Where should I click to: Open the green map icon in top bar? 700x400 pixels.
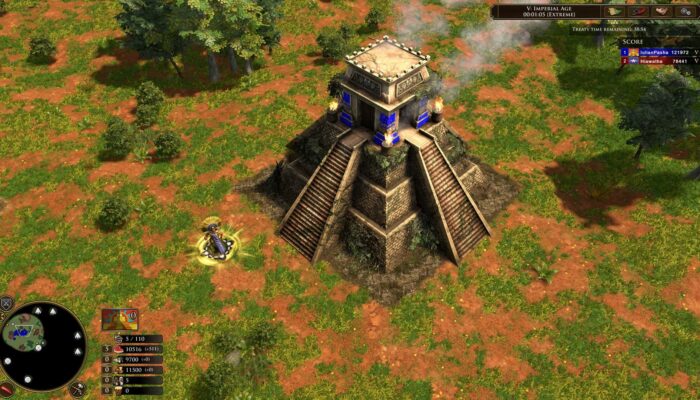pyautogui.click(x=614, y=11)
